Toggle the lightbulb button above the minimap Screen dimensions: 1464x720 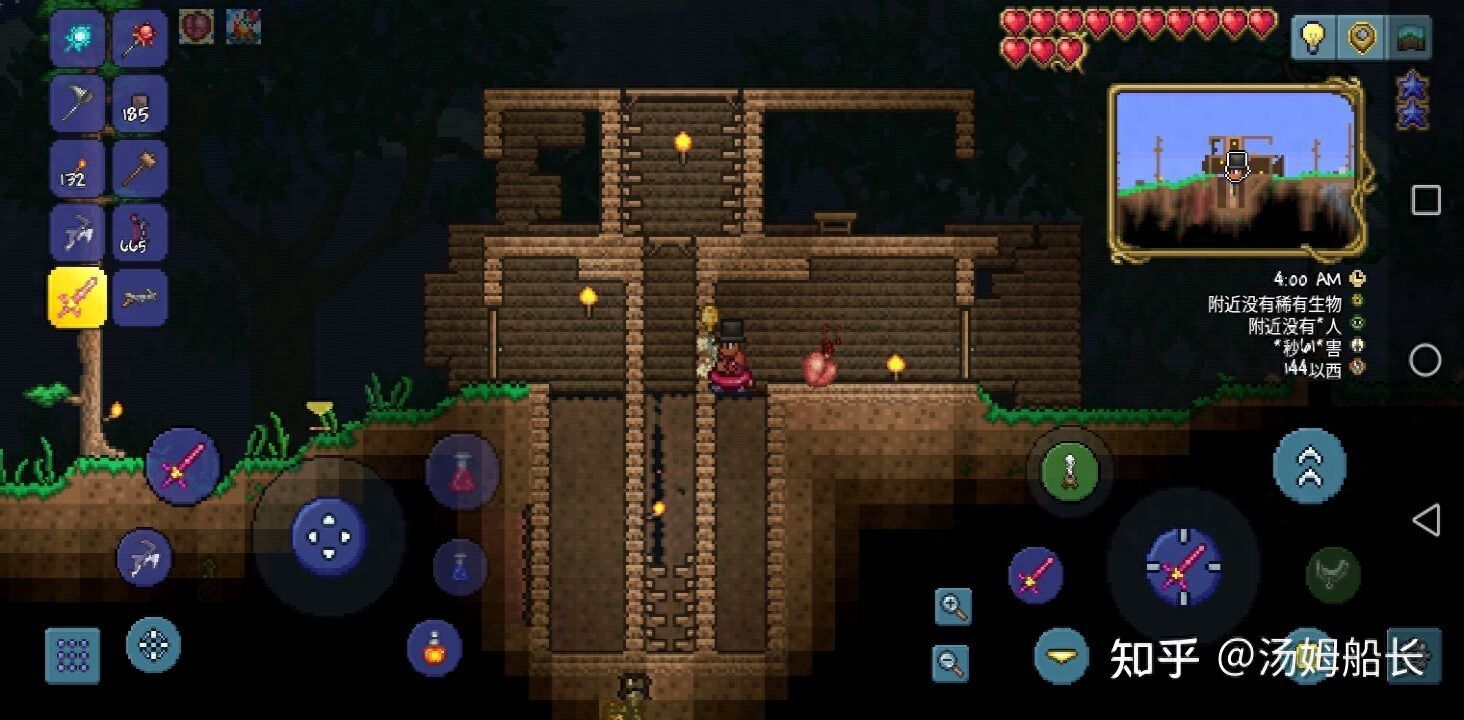tap(1311, 38)
